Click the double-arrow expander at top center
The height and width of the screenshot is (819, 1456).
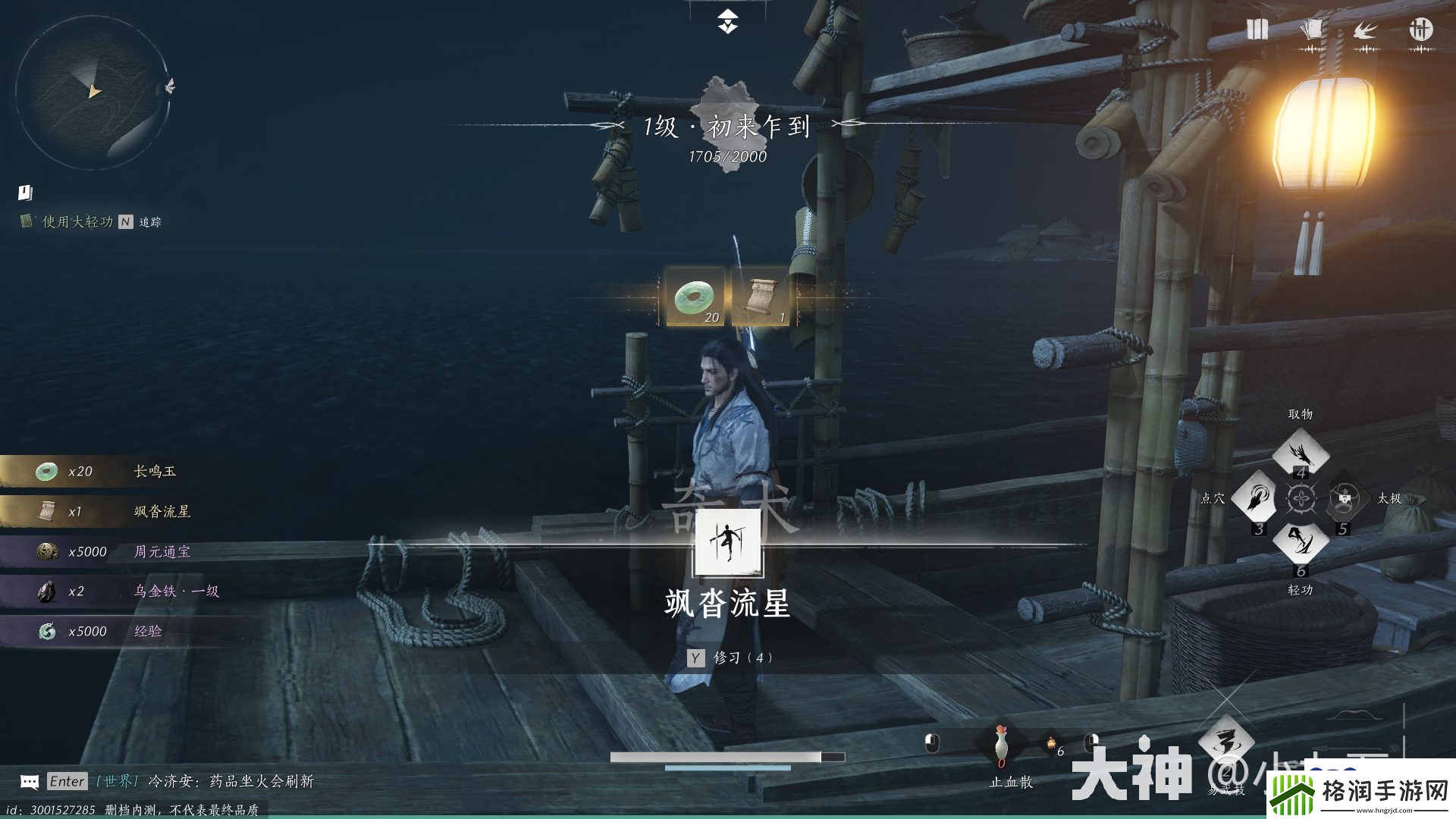coord(727,23)
